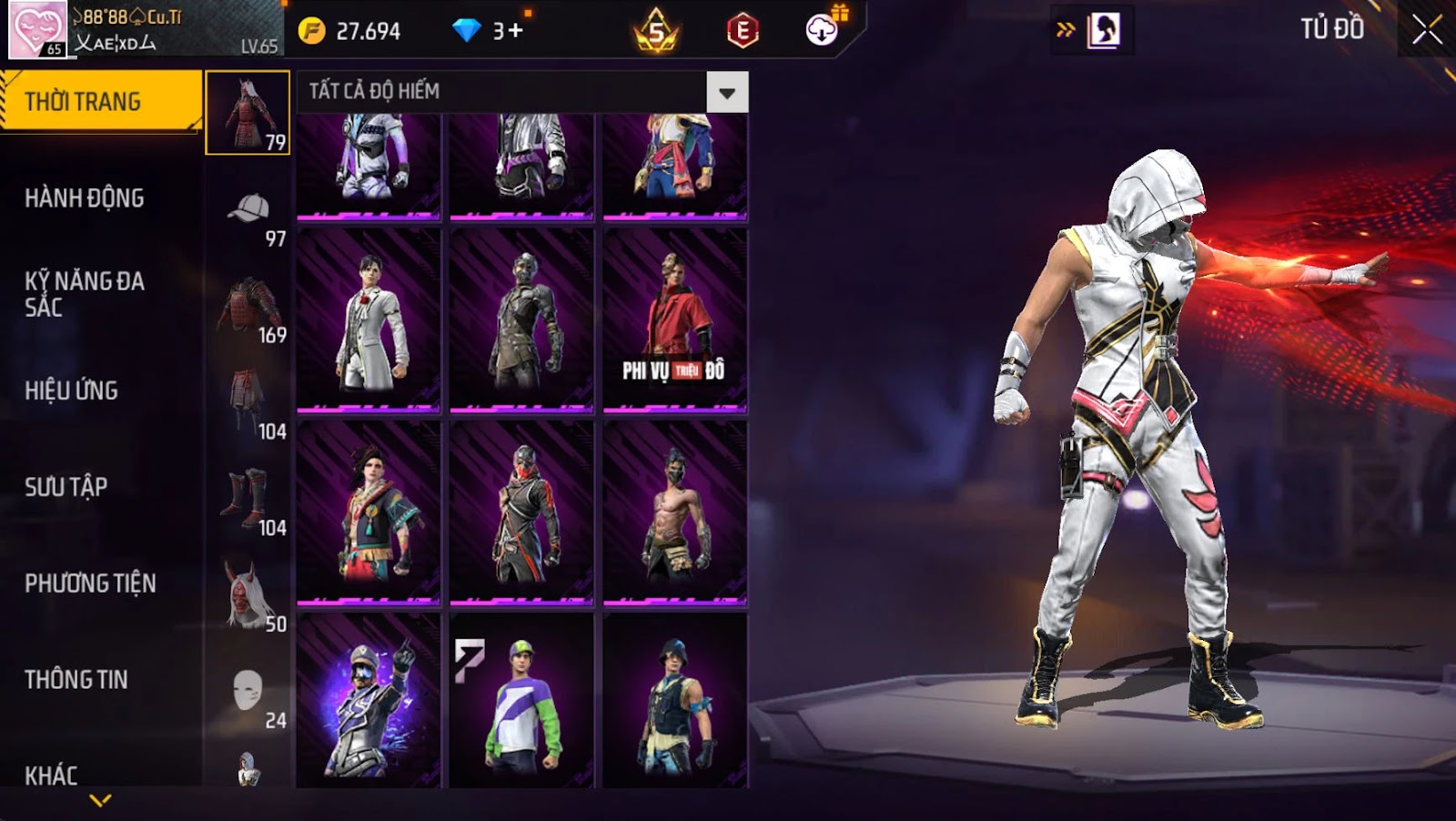Viewport: 1456px width, 821px height.
Task: Open the Sưu Tập tab
Action: point(66,487)
